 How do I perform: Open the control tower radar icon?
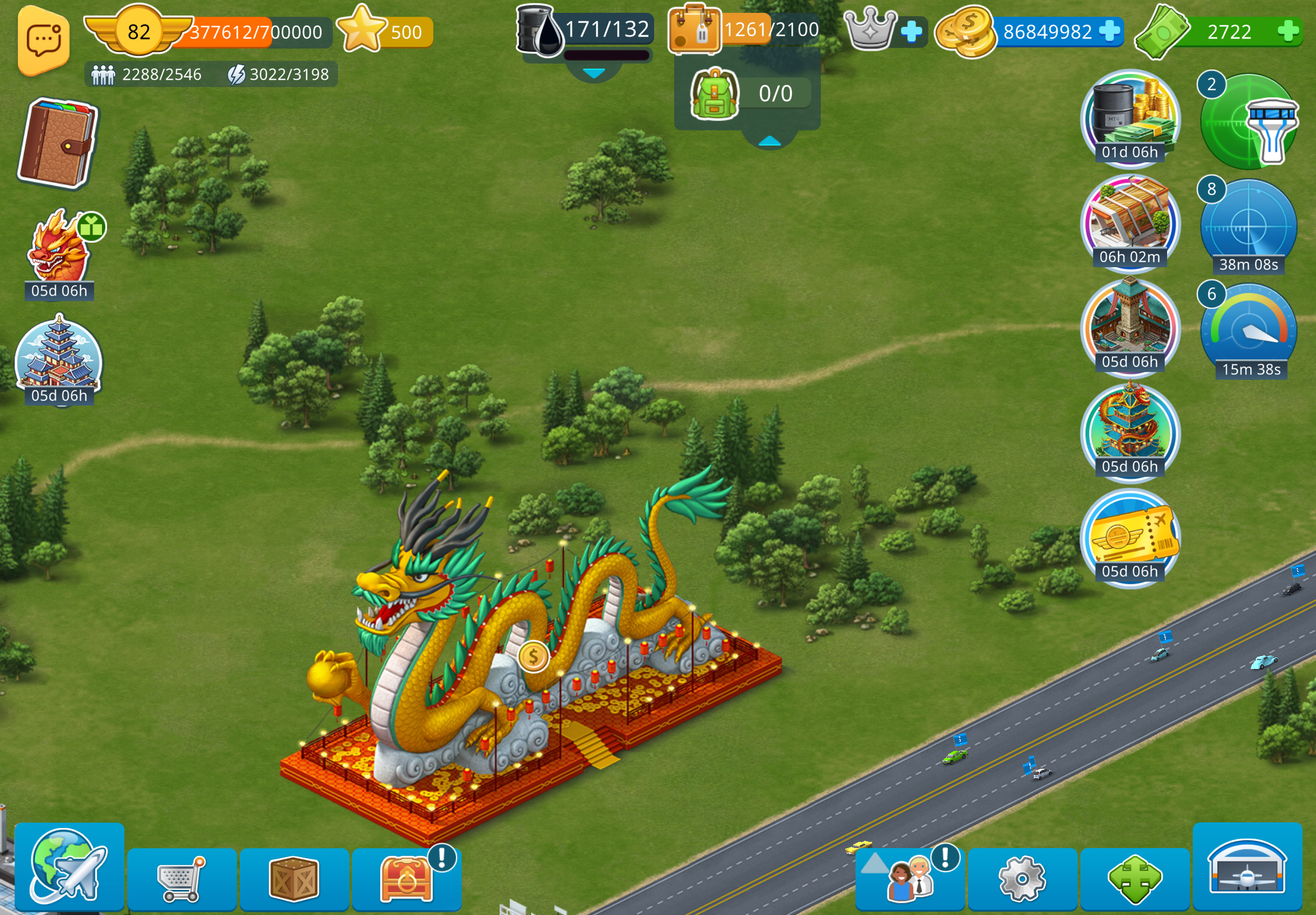(1249, 122)
